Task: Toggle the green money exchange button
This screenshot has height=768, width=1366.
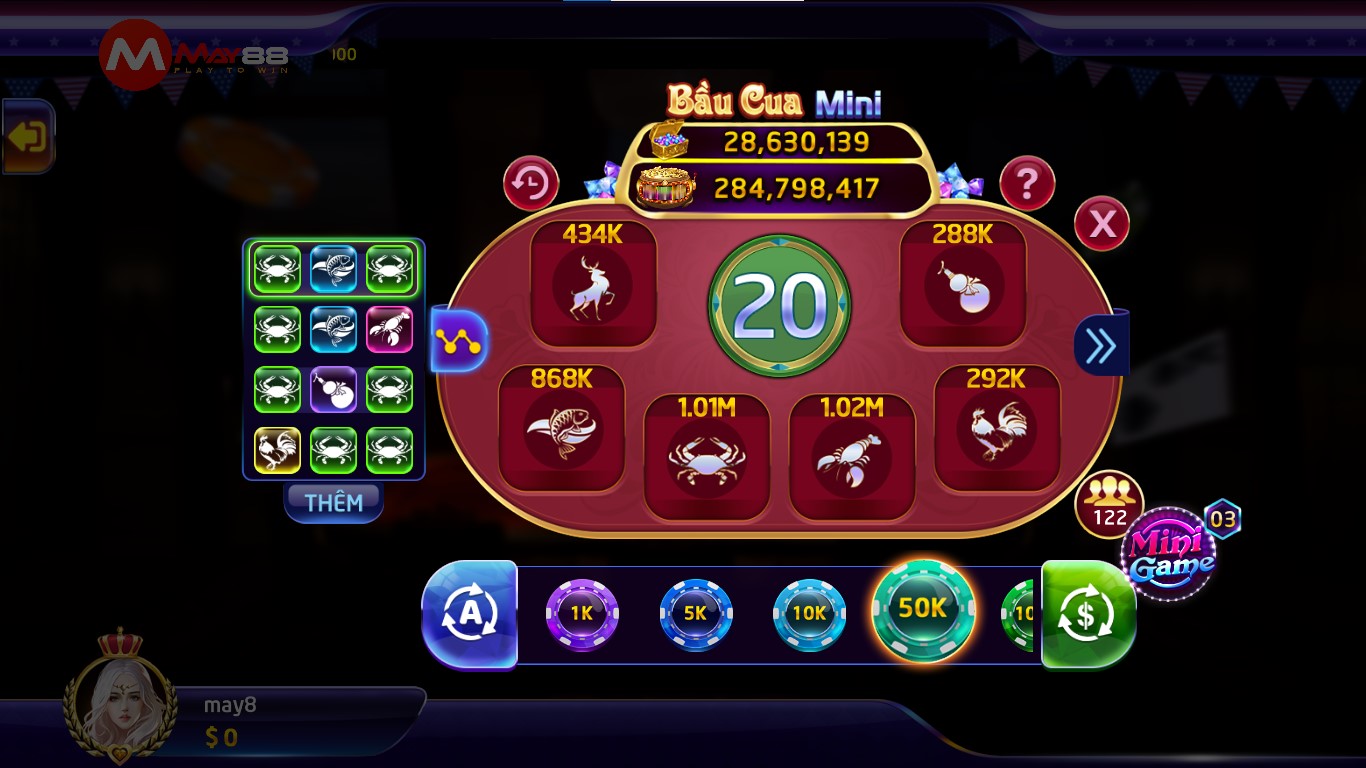Action: 1088,613
